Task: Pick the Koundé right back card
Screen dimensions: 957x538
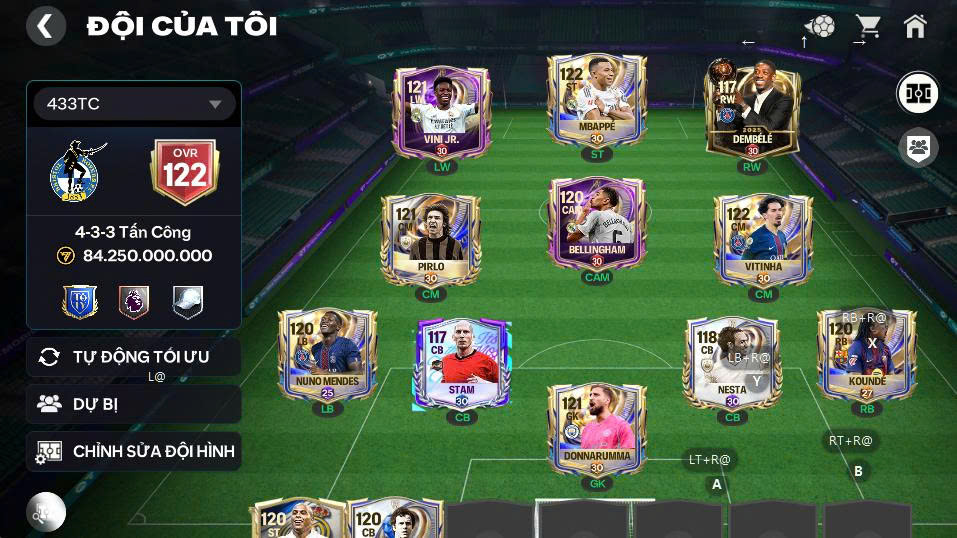Action: tap(866, 354)
